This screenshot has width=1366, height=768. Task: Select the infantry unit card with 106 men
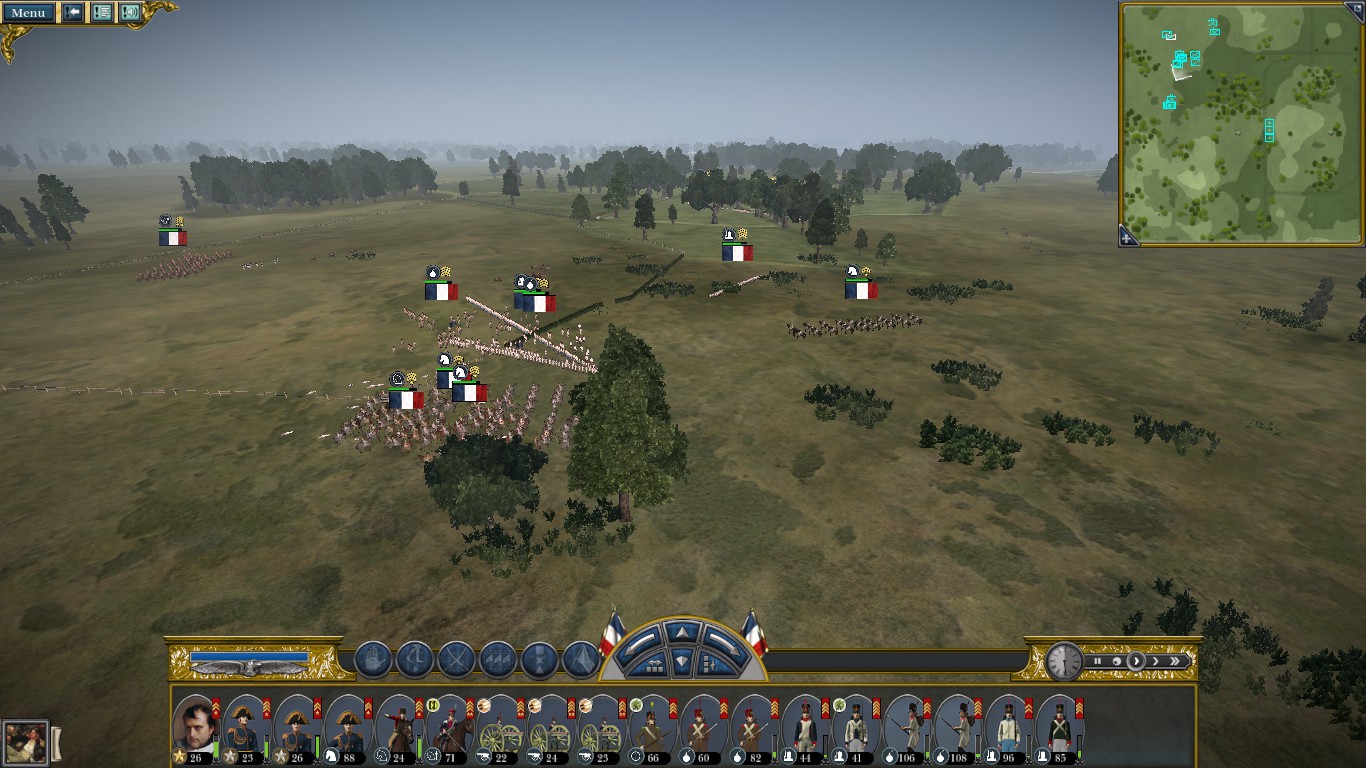click(x=908, y=727)
